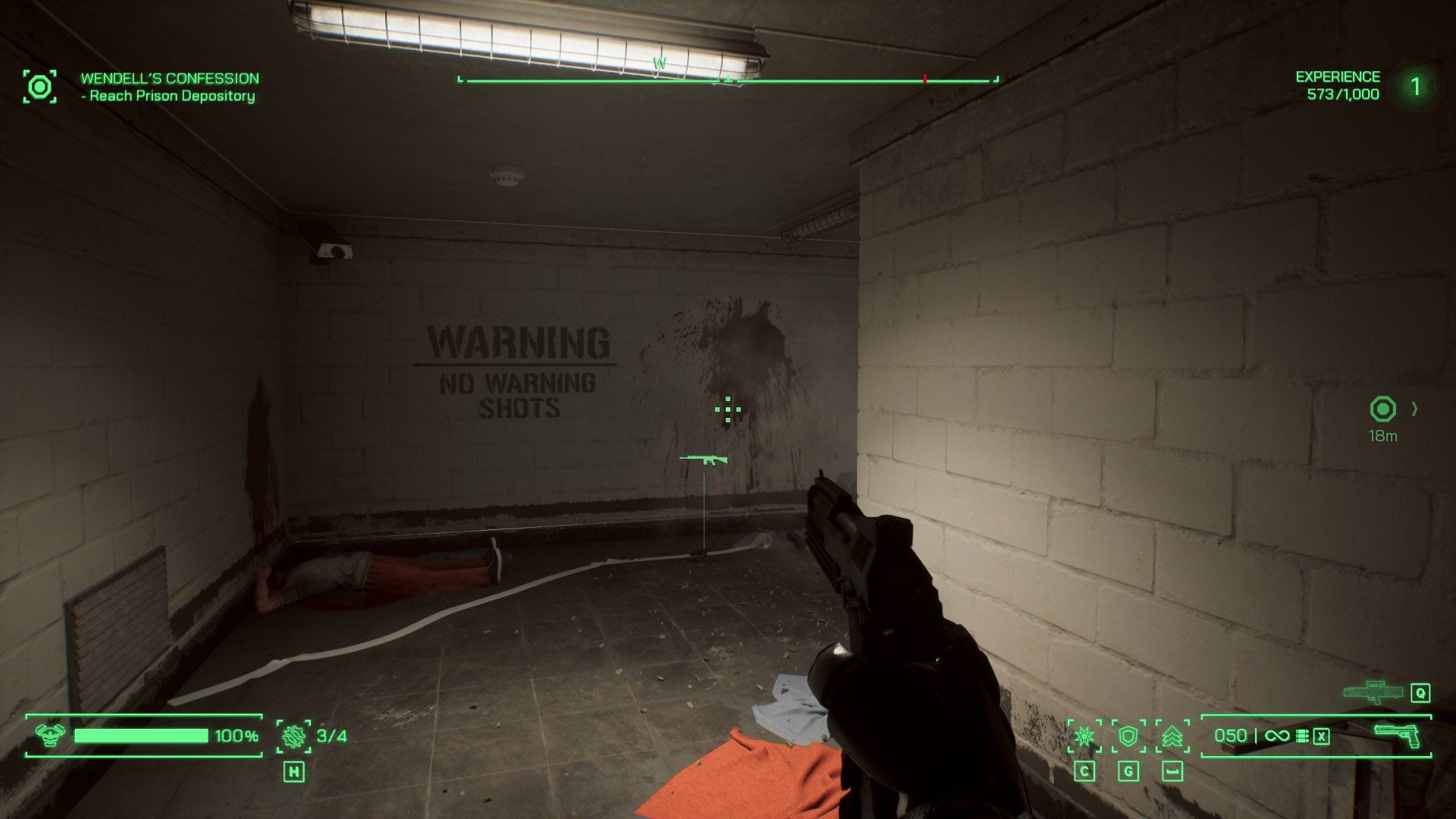Screen dimensions: 1456x819
Task: Click the torso armor icon beside the health bar
Action: pyautogui.click(x=50, y=734)
